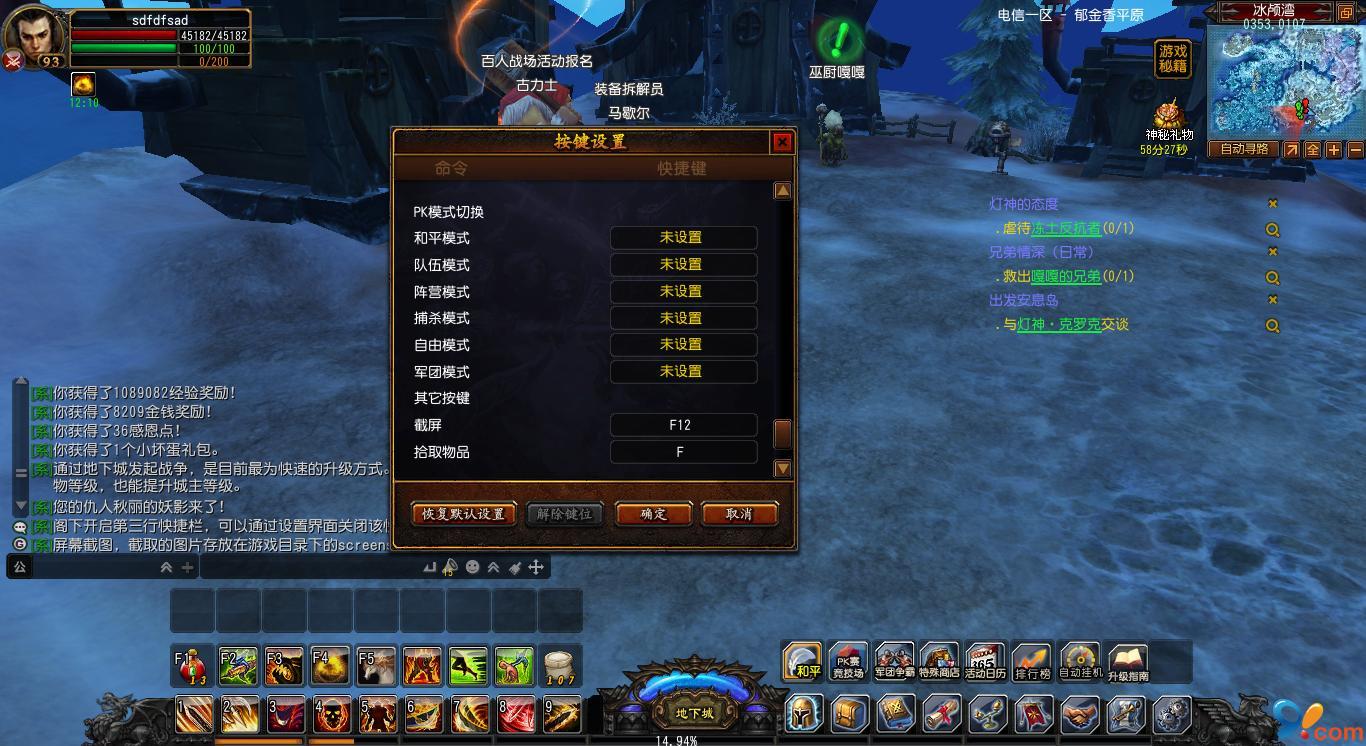The width and height of the screenshot is (1366, 746).
Task: Open the 游戏秘籍 game tips button
Action: pyautogui.click(x=1172, y=59)
